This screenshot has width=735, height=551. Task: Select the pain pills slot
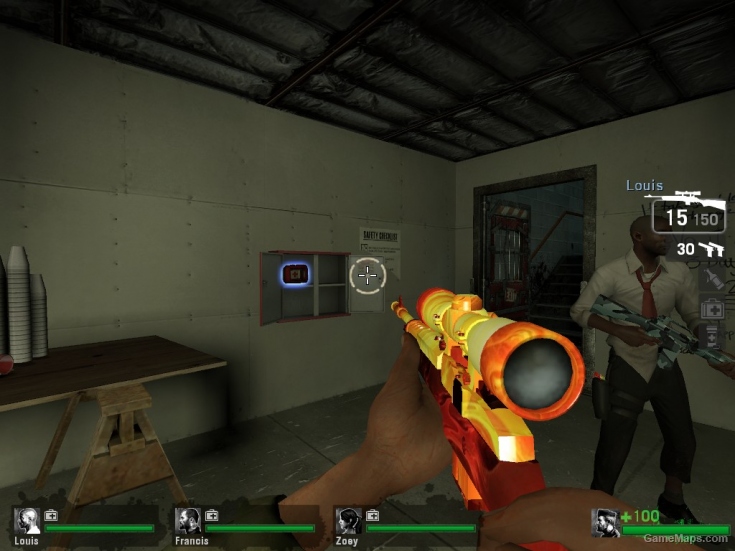tap(712, 338)
